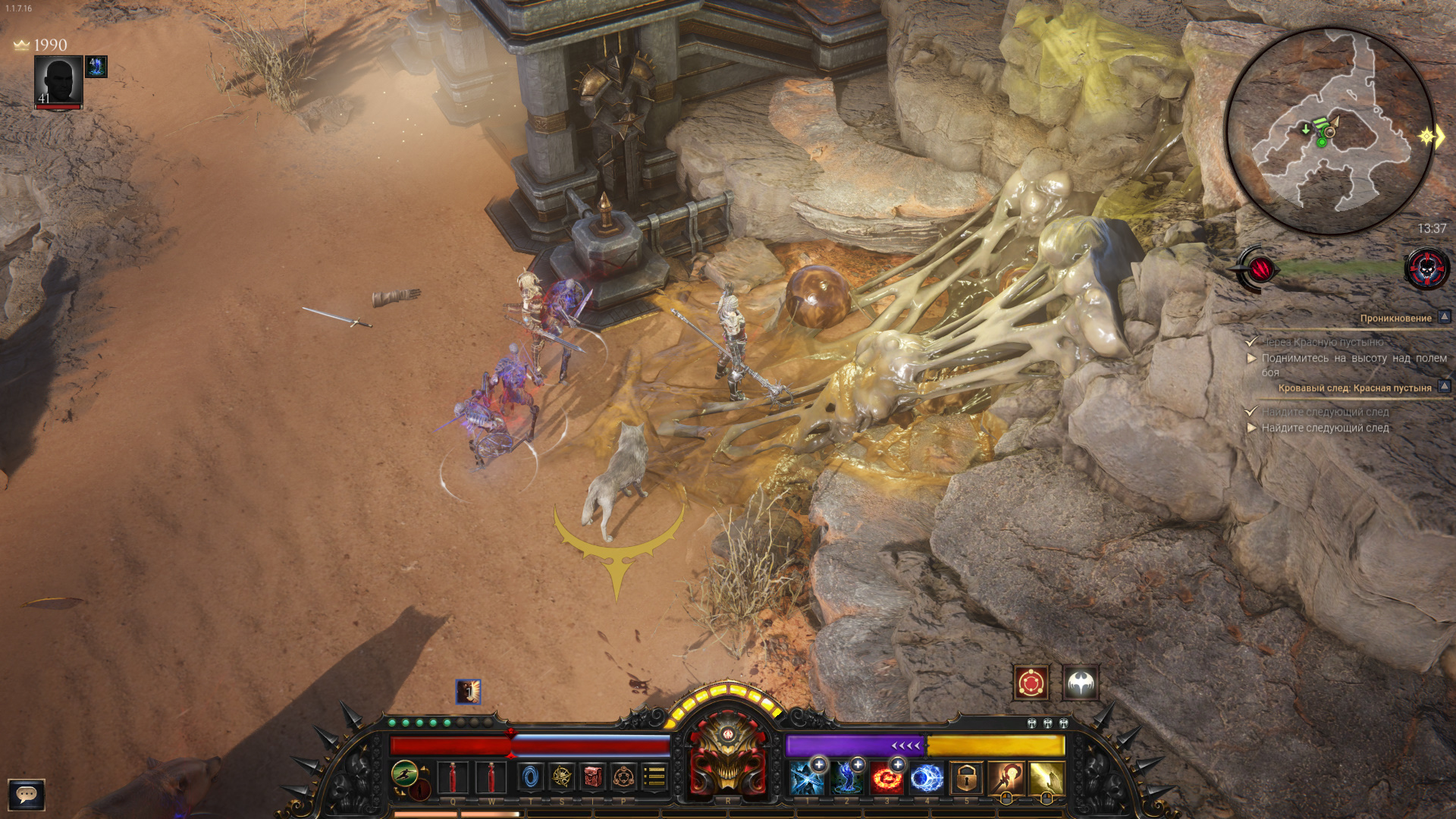Image resolution: width=1456 pixels, height=819 pixels.
Task: Select the locked skill slot
Action: [x=966, y=779]
